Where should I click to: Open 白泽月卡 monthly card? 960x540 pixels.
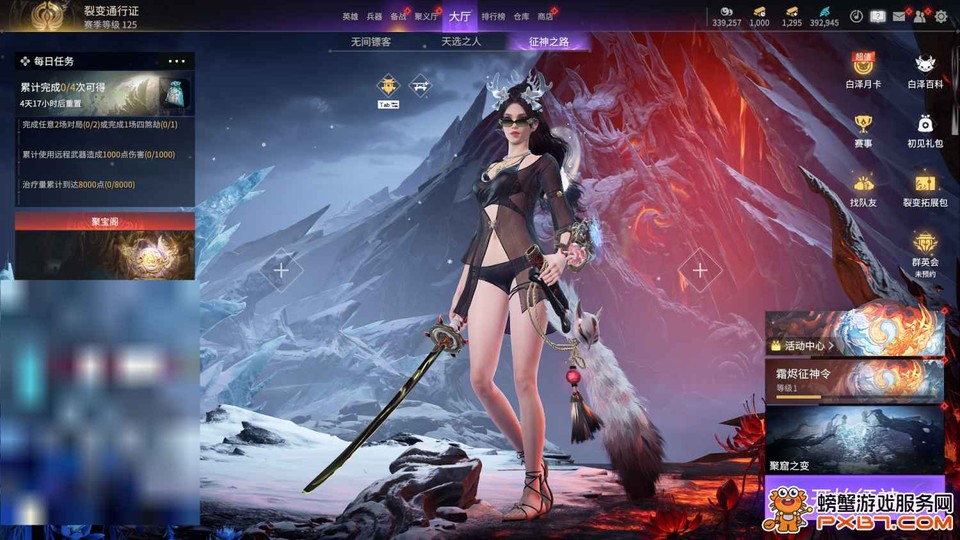tap(863, 71)
